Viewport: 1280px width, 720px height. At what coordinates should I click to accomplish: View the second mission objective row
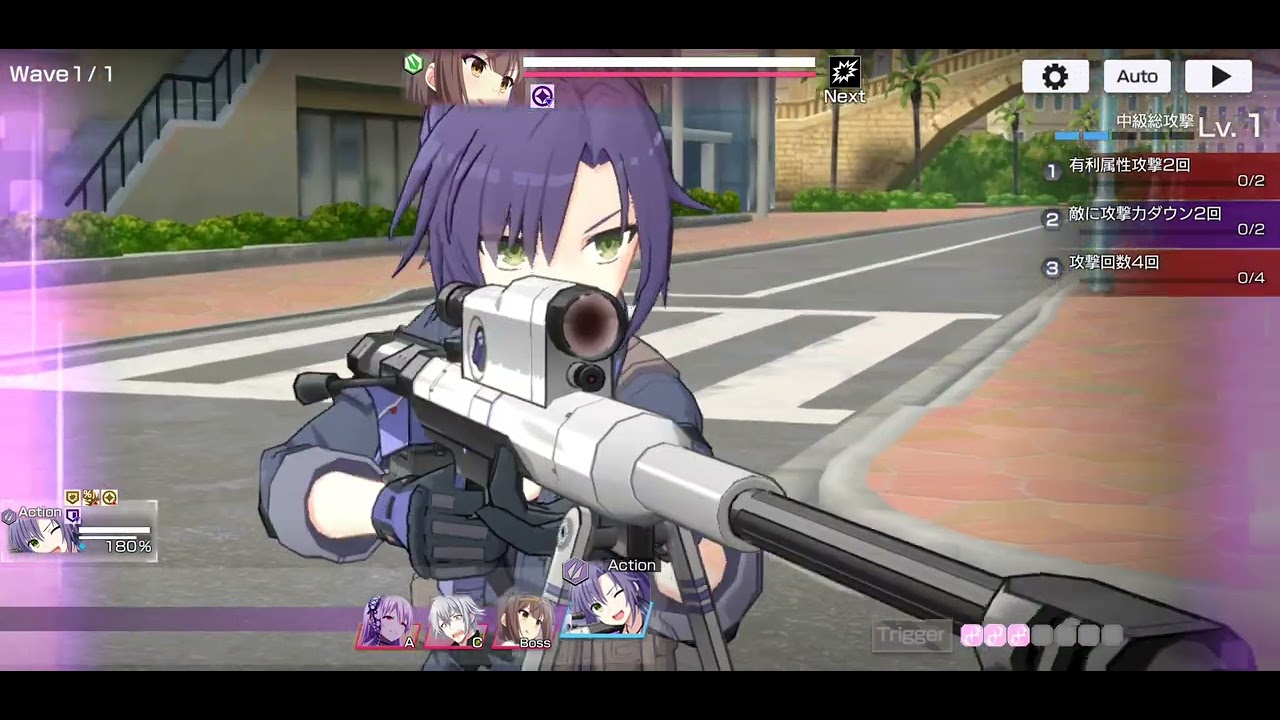1160,221
